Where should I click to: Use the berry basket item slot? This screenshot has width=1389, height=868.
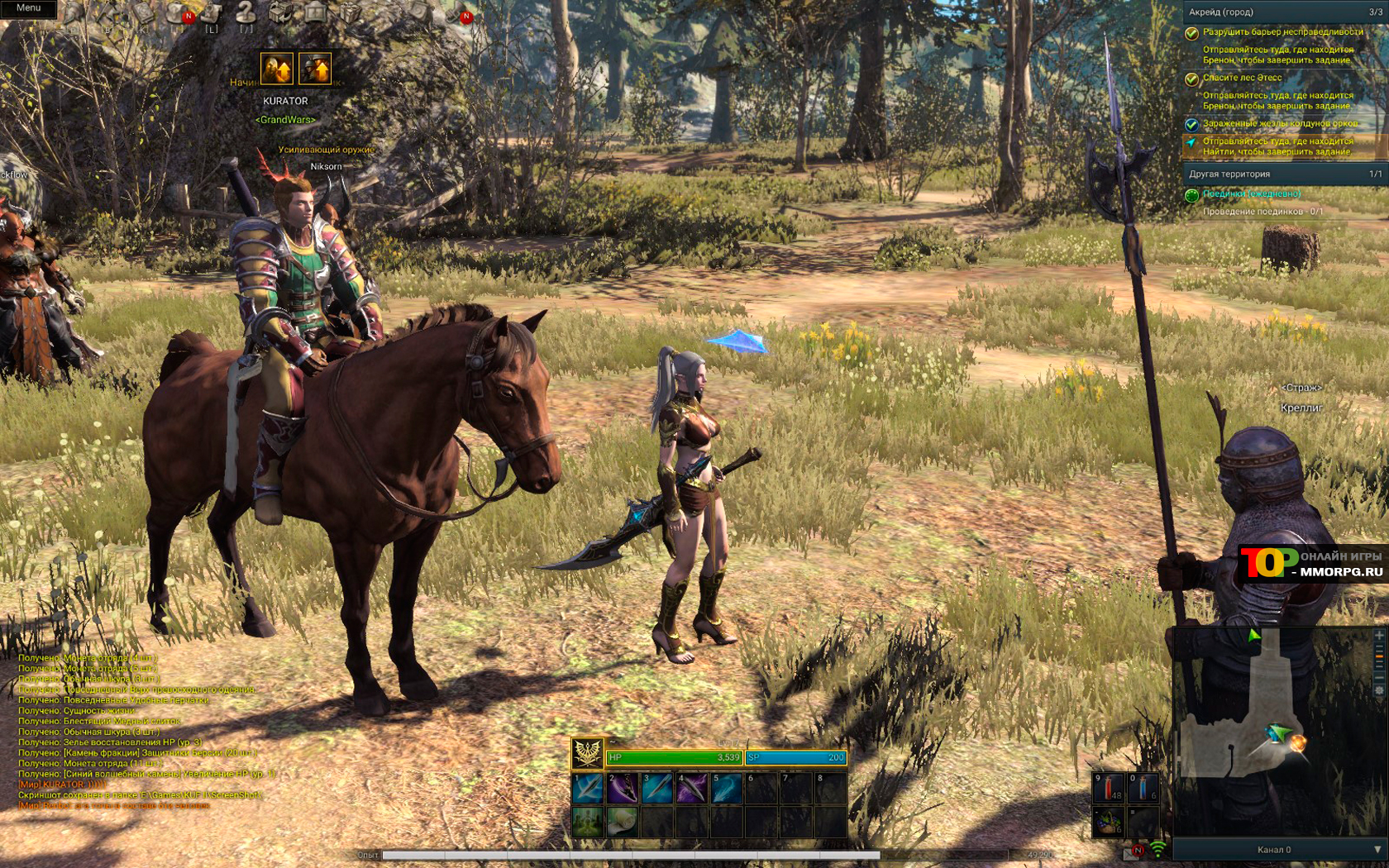pos(1109,822)
